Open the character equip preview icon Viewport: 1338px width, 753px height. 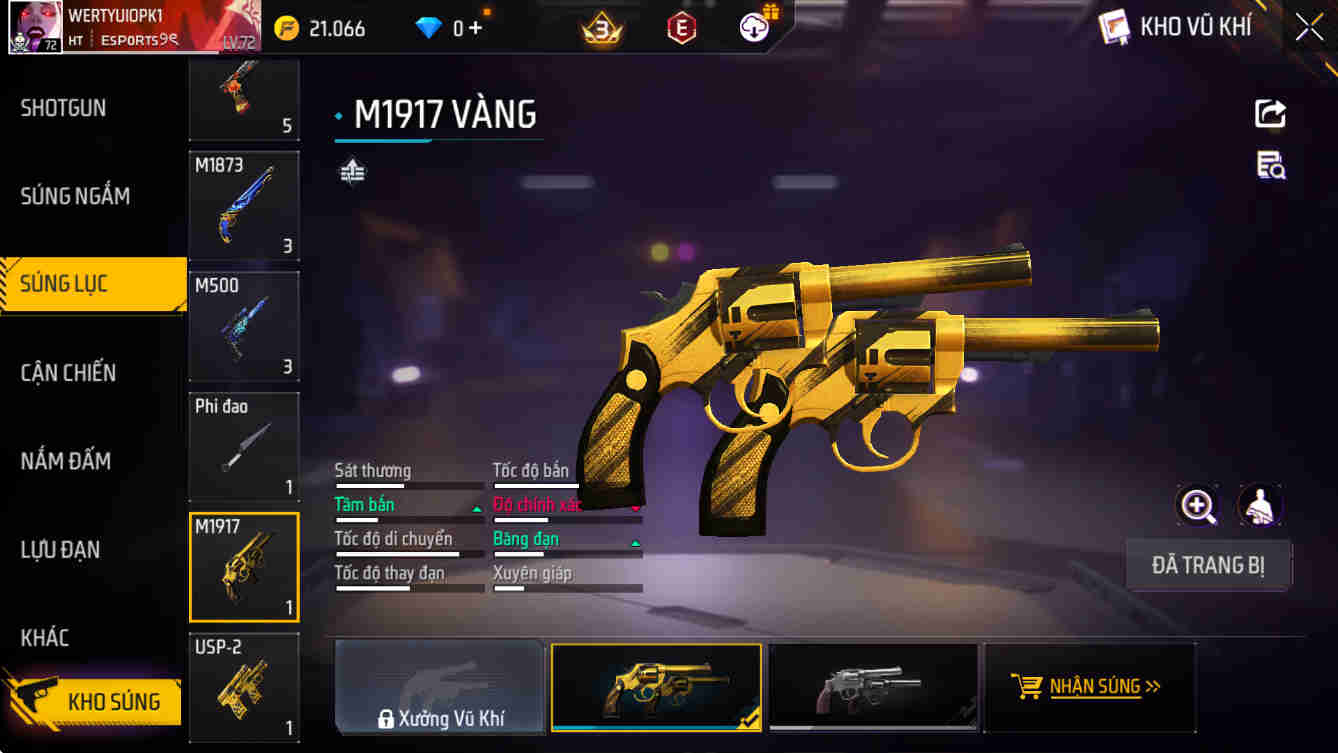(x=1259, y=505)
